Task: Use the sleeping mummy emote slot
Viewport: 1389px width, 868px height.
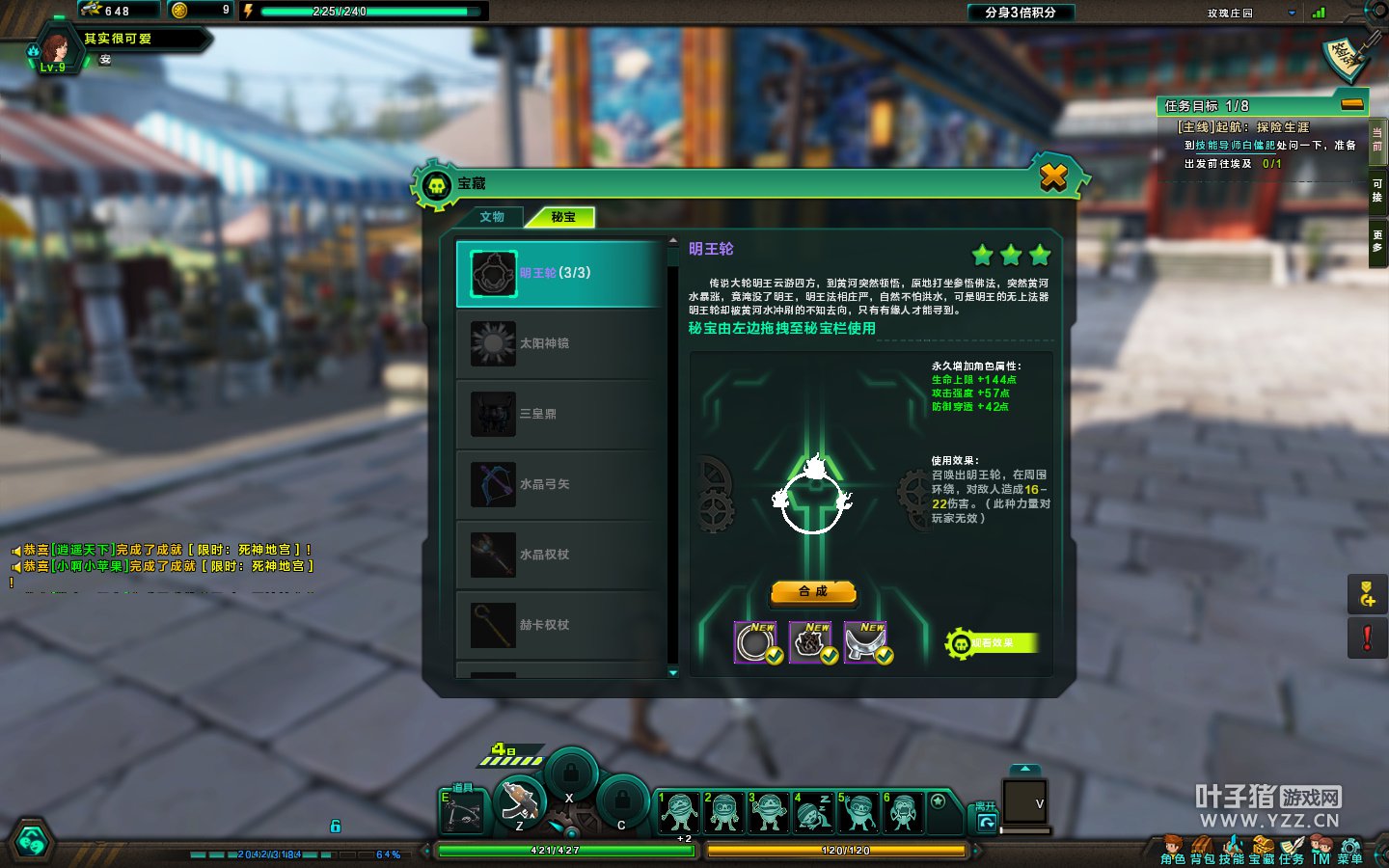Action: 812,811
